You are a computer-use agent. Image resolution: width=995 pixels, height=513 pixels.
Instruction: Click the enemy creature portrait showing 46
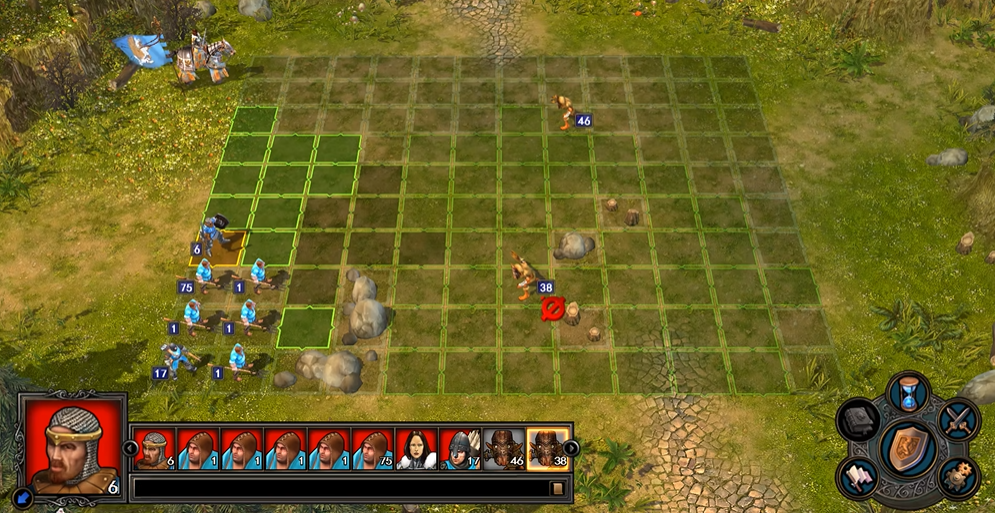click(504, 449)
